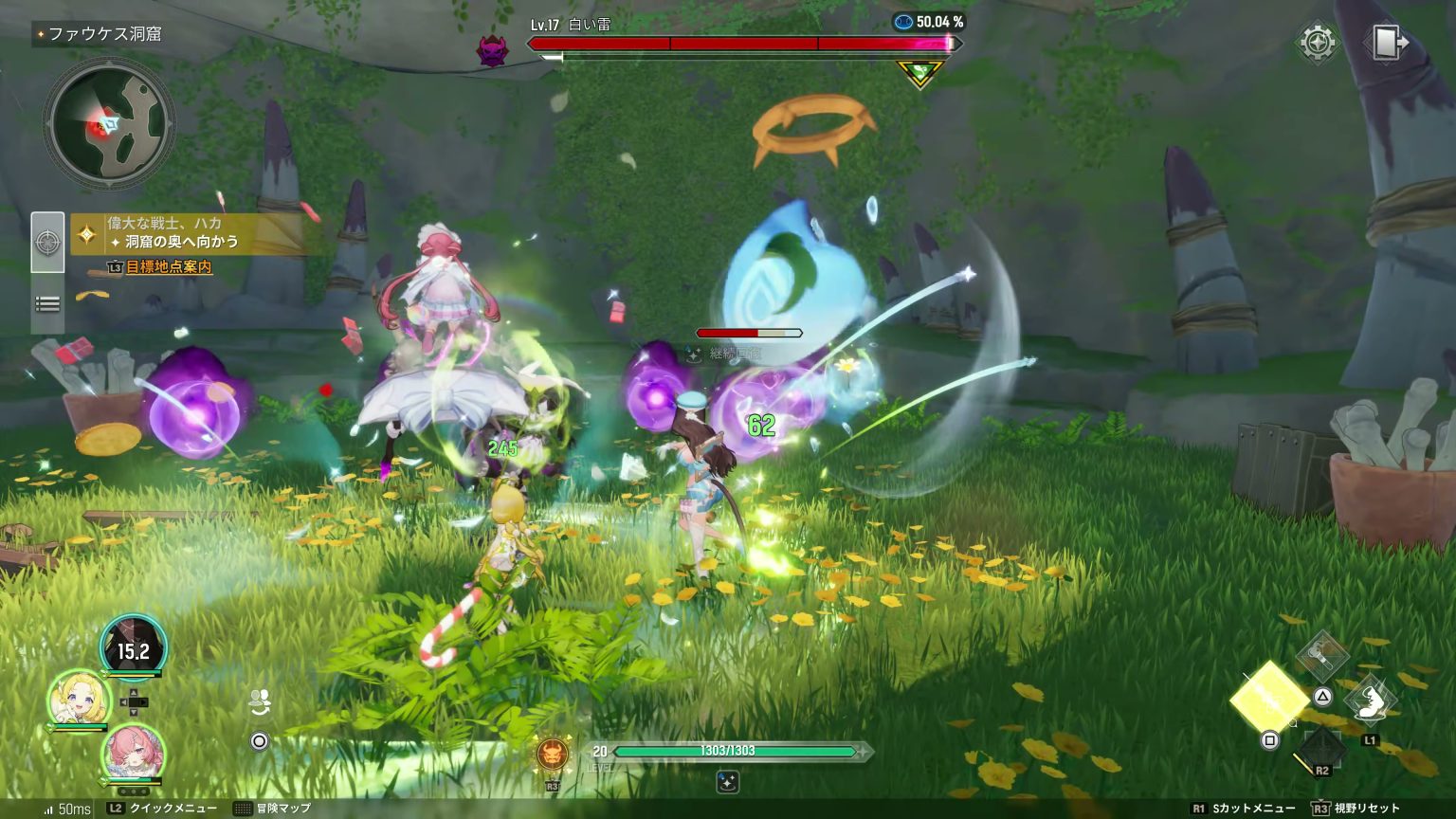Image resolution: width=1456 pixels, height=819 pixels.
Task: Click the orange demon mask icon
Action: [552, 755]
